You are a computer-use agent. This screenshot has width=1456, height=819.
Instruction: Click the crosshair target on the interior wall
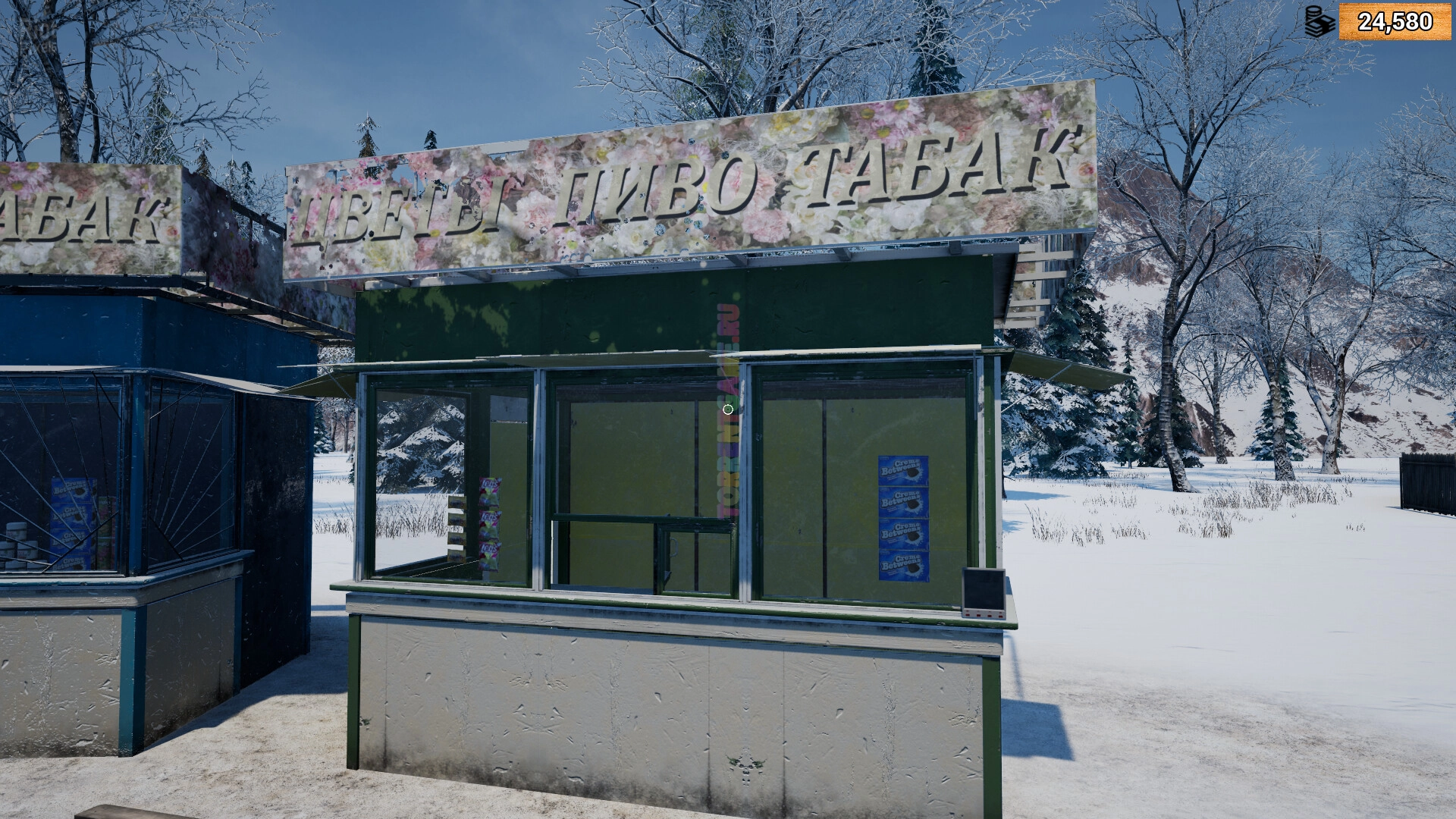pos(726,409)
